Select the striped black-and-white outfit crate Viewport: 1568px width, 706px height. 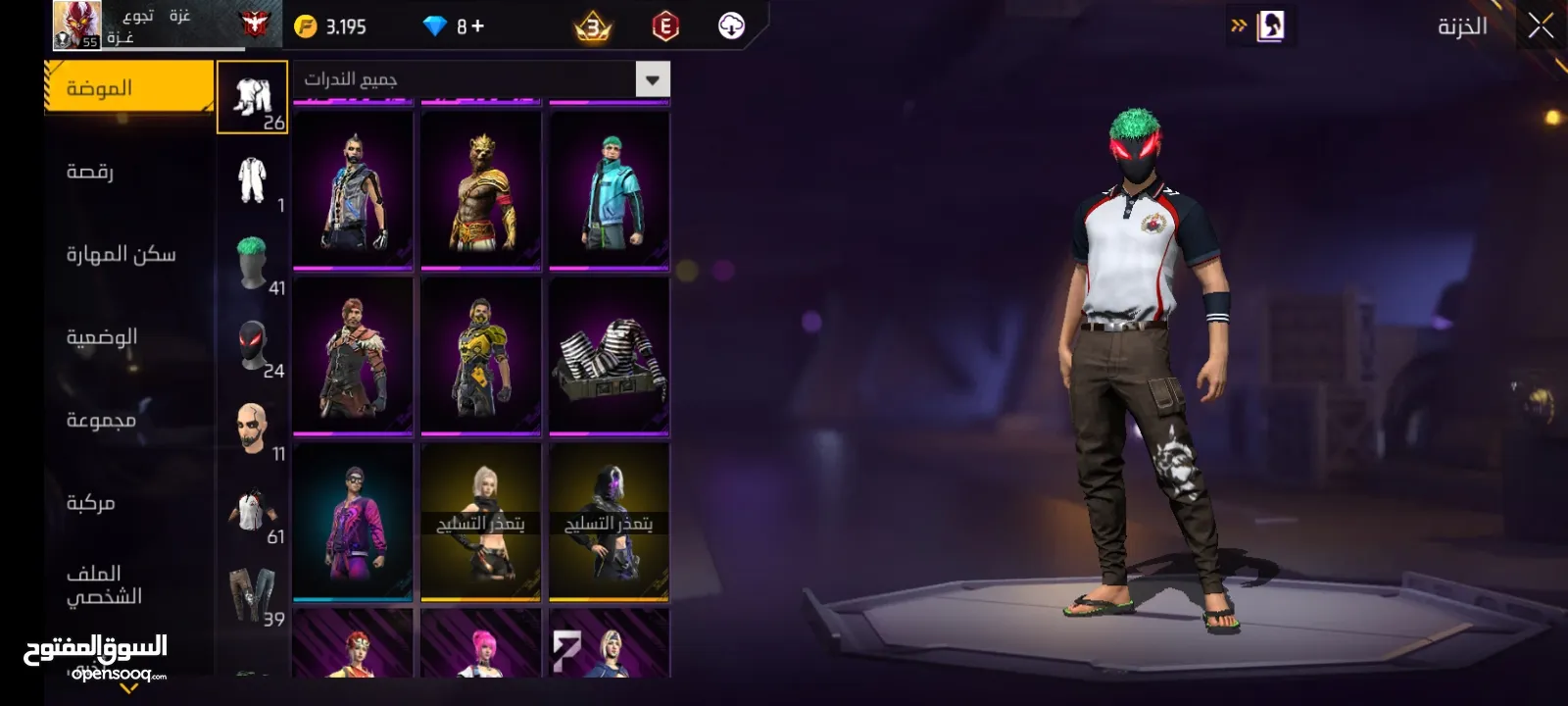609,356
